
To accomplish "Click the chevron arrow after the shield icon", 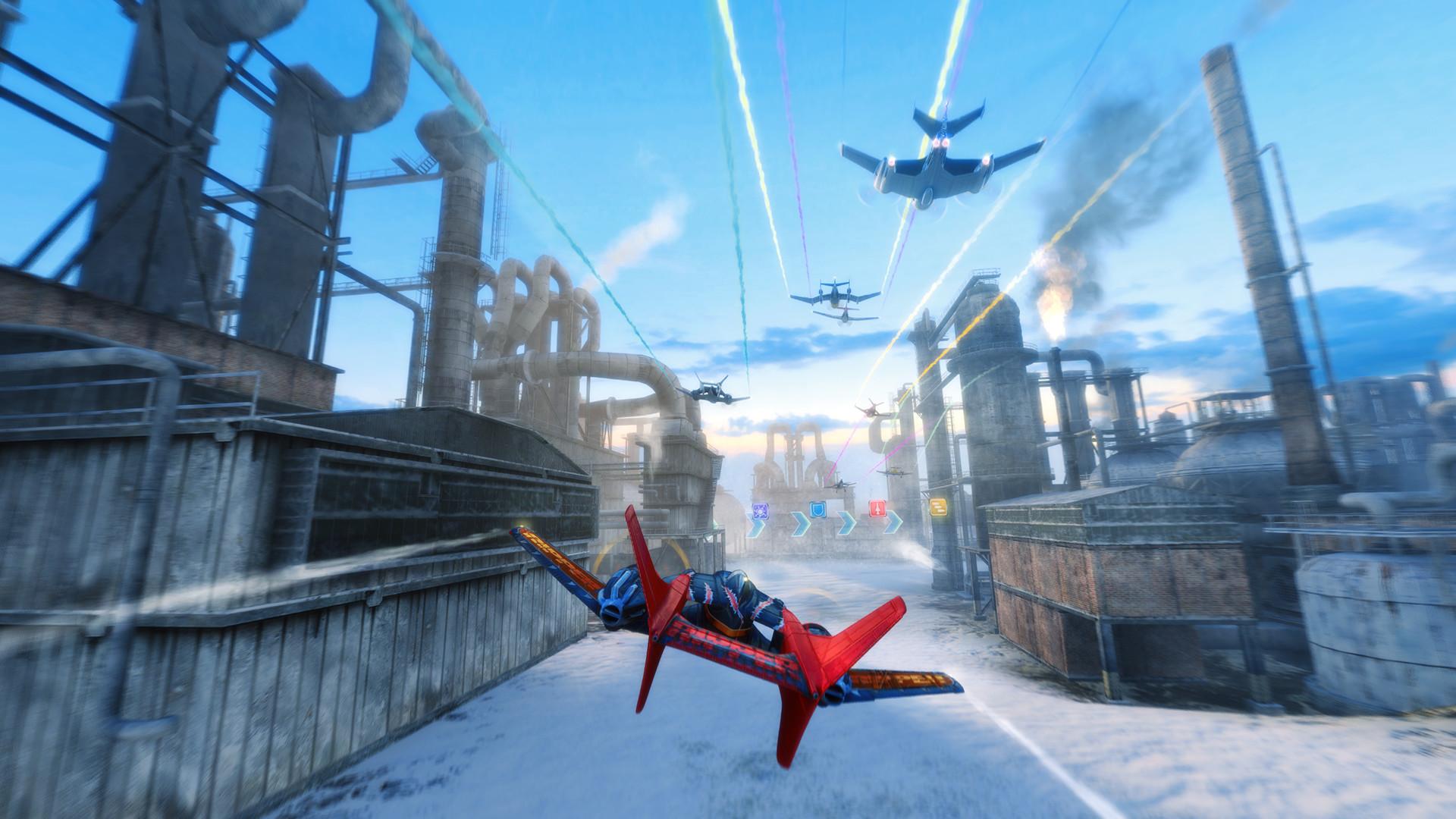I will point(846,524).
